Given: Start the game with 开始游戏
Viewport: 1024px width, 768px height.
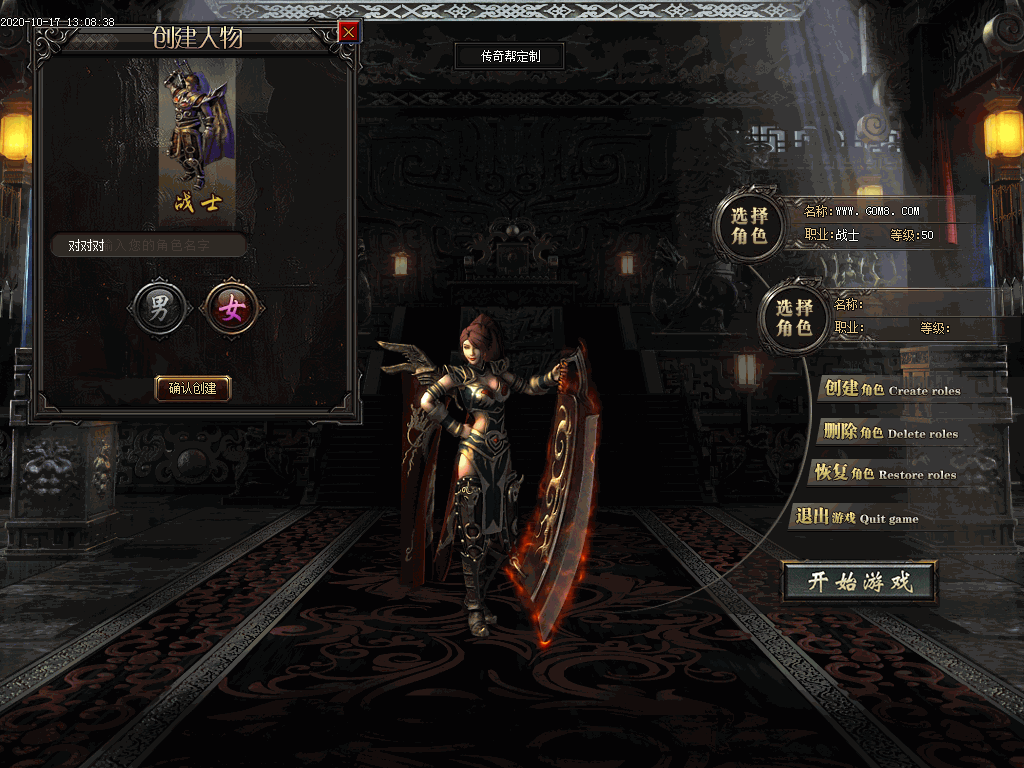Looking at the screenshot, I should pyautogui.click(x=860, y=582).
